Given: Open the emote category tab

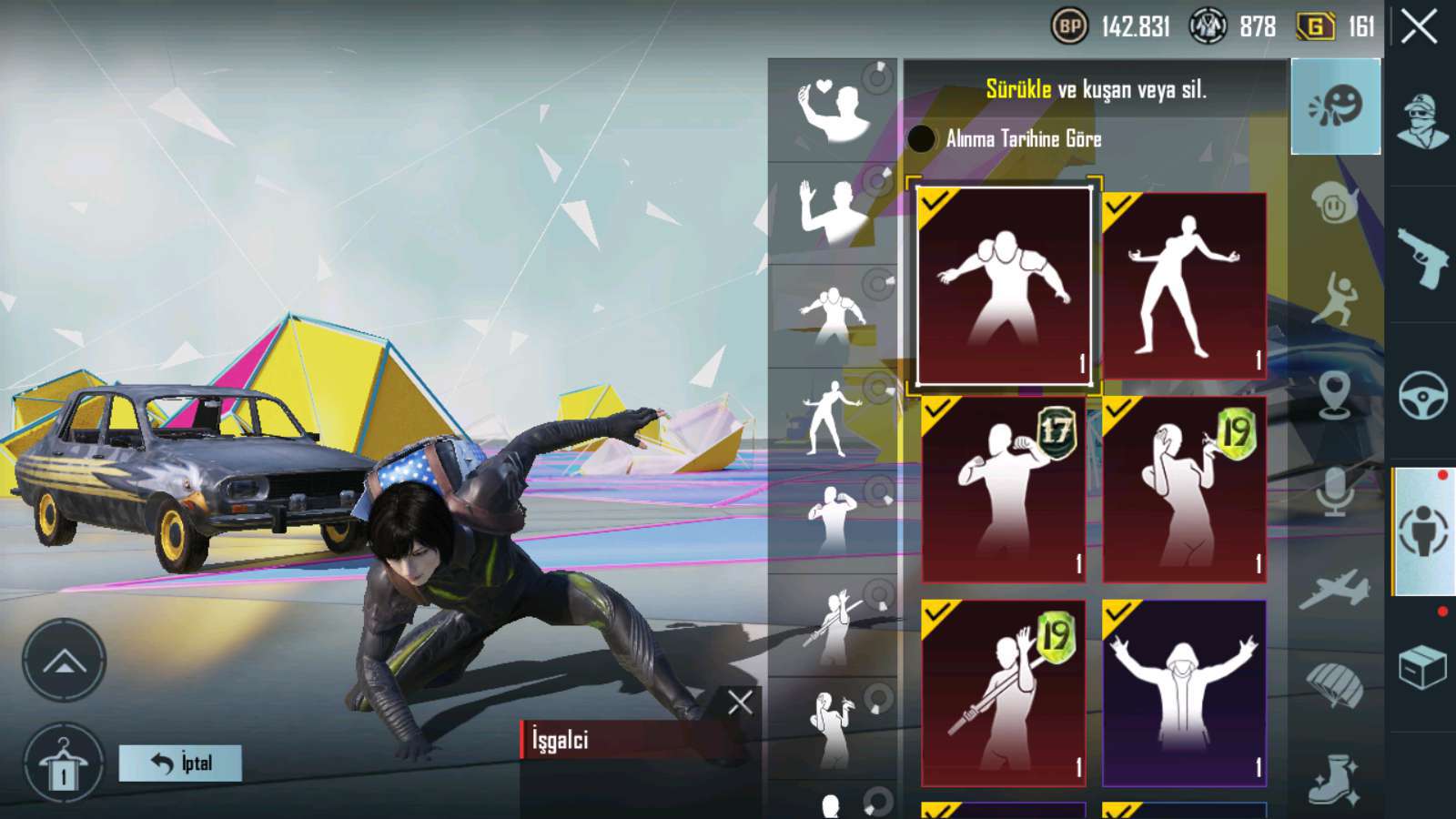Looking at the screenshot, I should pyautogui.click(x=1335, y=106).
